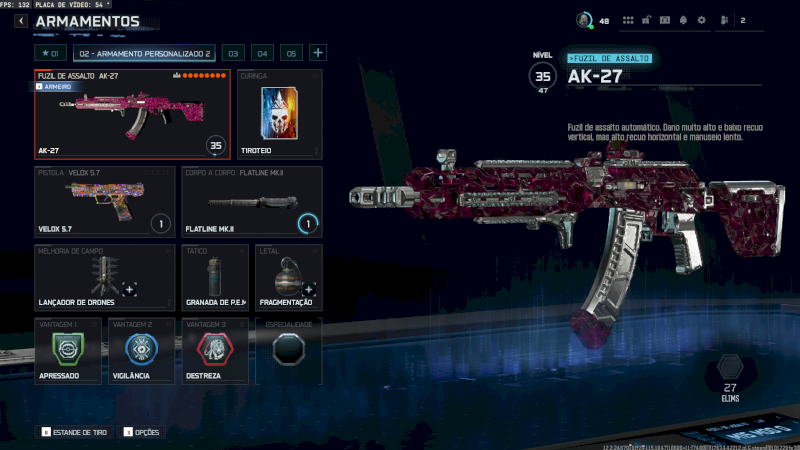This screenshot has width=800, height=450.
Task: Select the Granada de P.E.M. tactical slot
Action: [215, 277]
